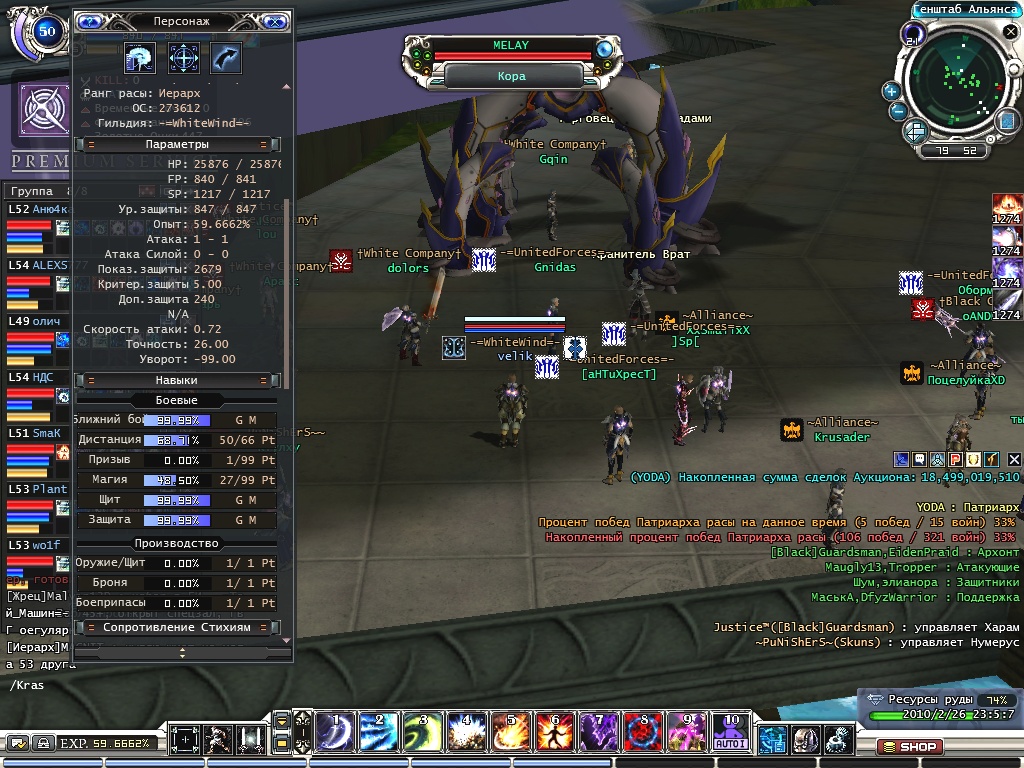This screenshot has height=768, width=1024.
Task: Use hotbar skill slot 5 fire burst
Action: pos(509,732)
